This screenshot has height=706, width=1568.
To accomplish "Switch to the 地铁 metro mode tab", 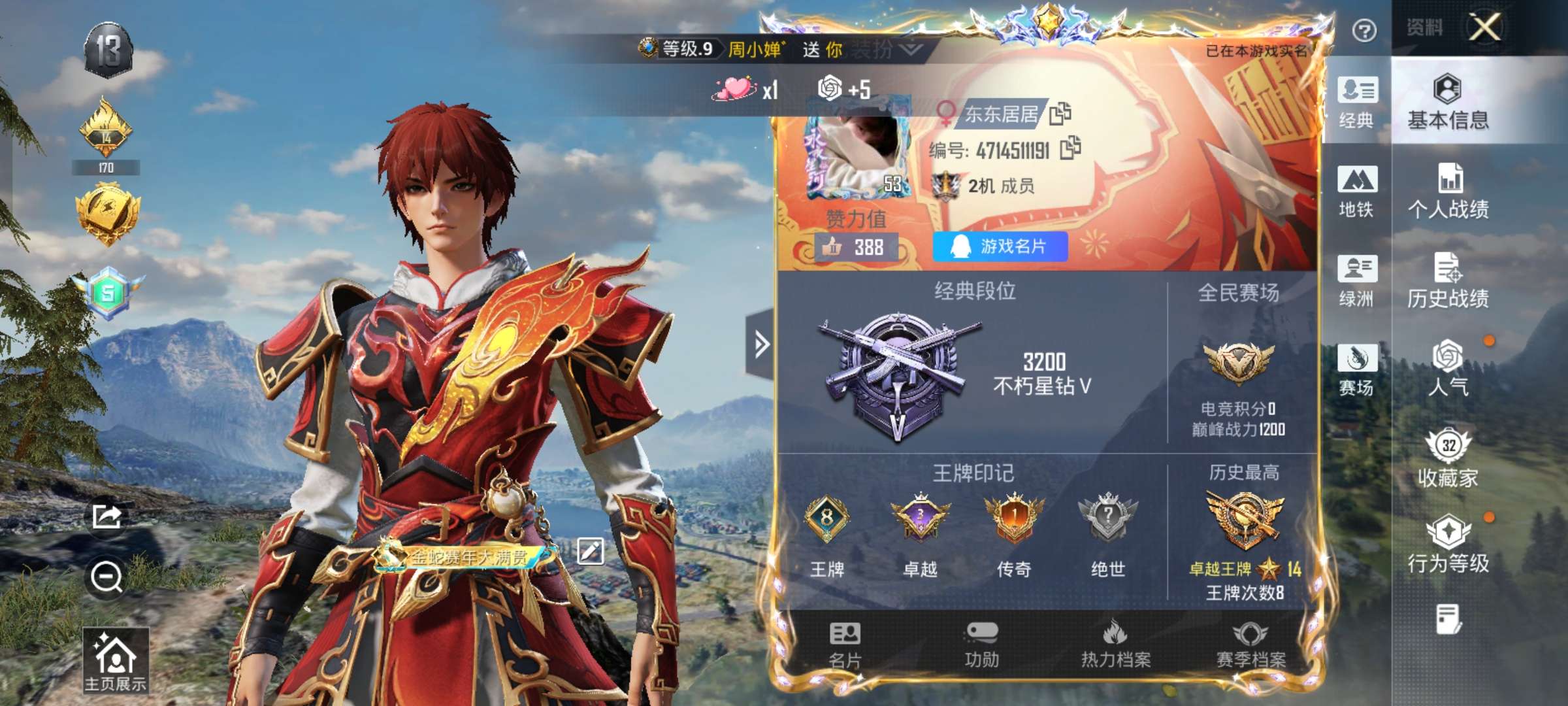I will point(1357,191).
